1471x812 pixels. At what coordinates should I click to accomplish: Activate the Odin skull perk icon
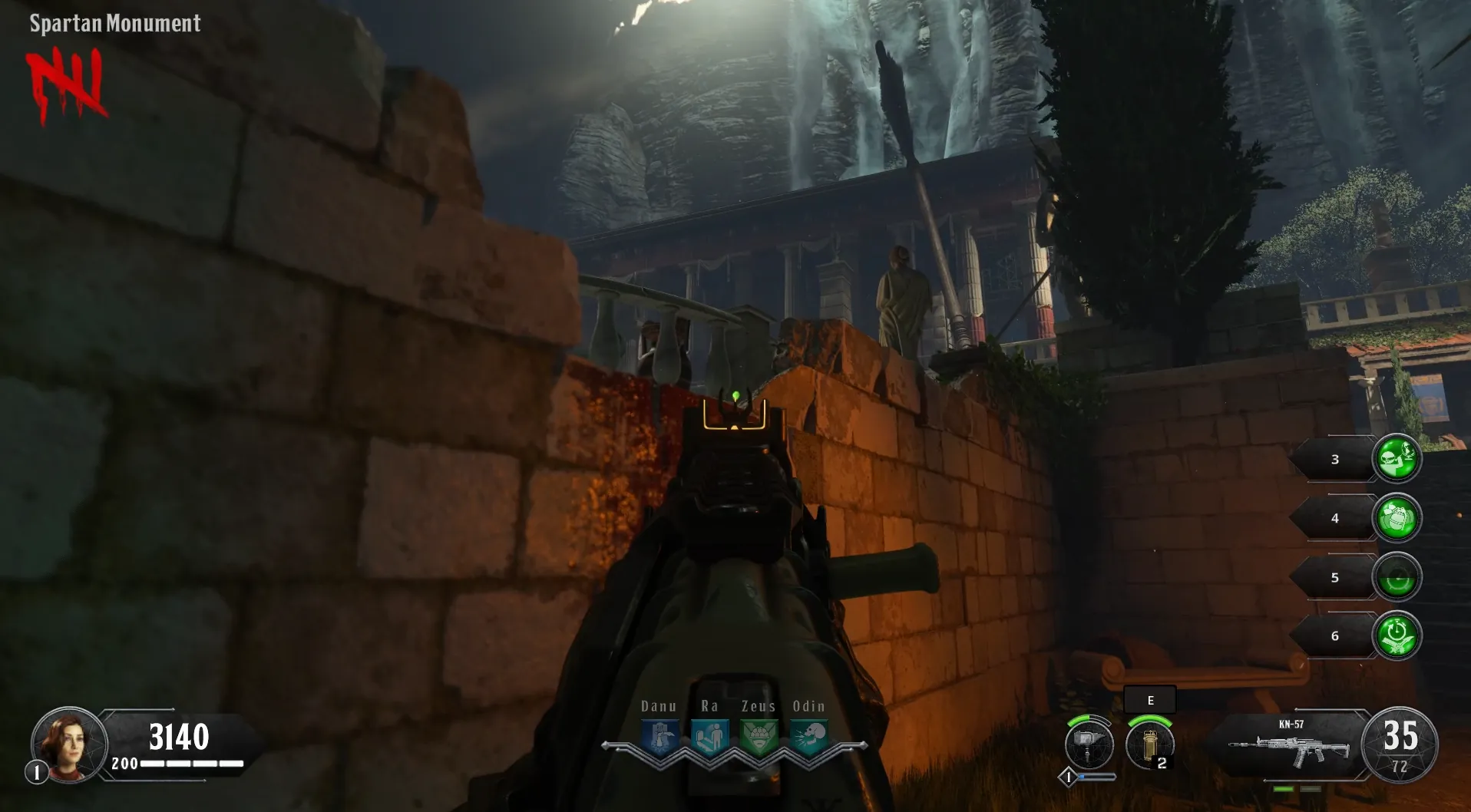pos(809,738)
